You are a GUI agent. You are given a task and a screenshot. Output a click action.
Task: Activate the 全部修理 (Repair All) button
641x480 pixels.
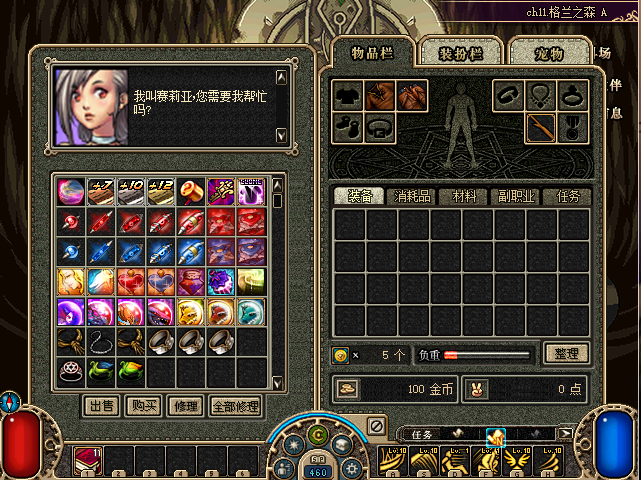tap(235, 406)
